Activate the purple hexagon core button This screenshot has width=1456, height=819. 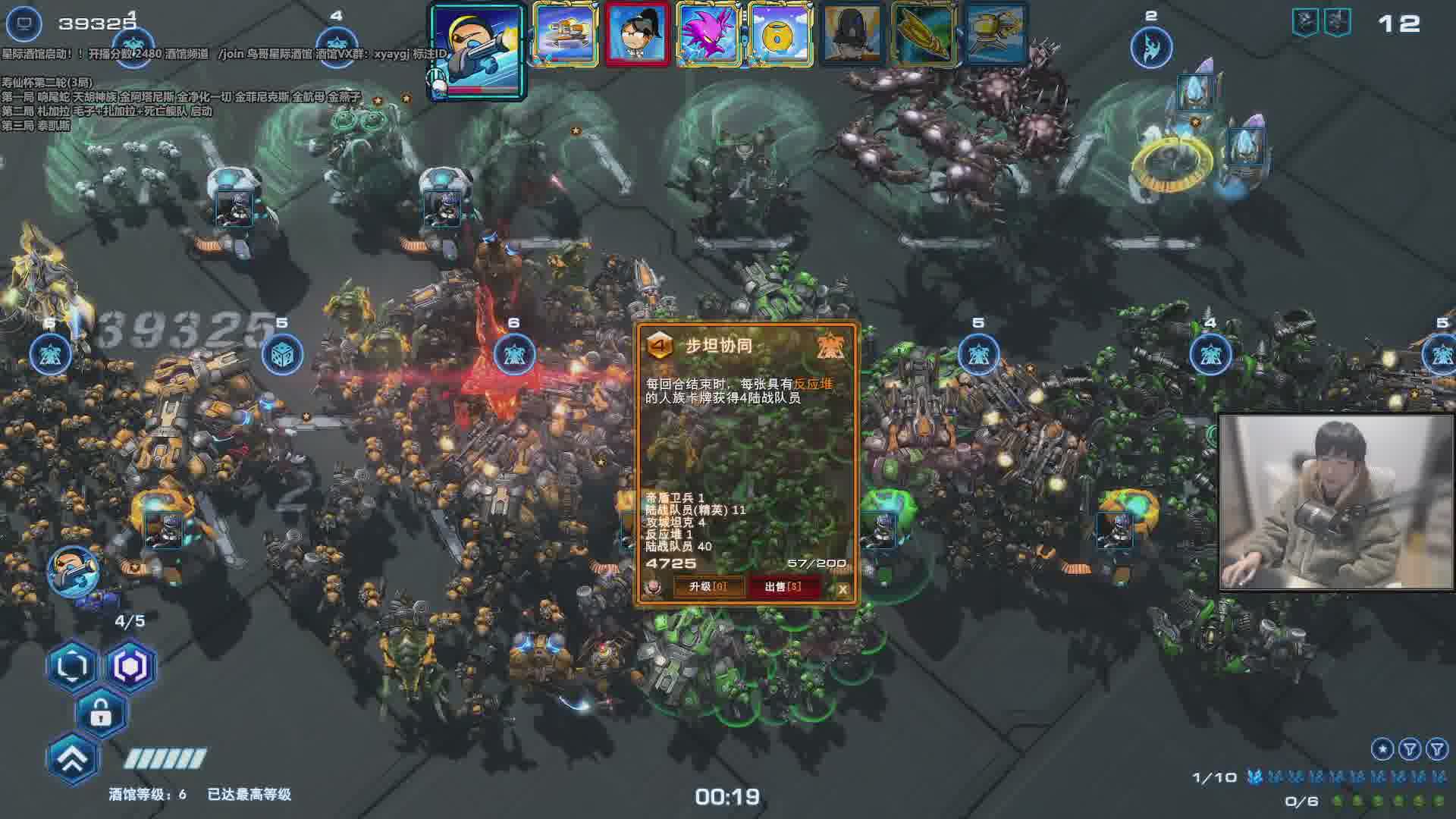point(130,667)
